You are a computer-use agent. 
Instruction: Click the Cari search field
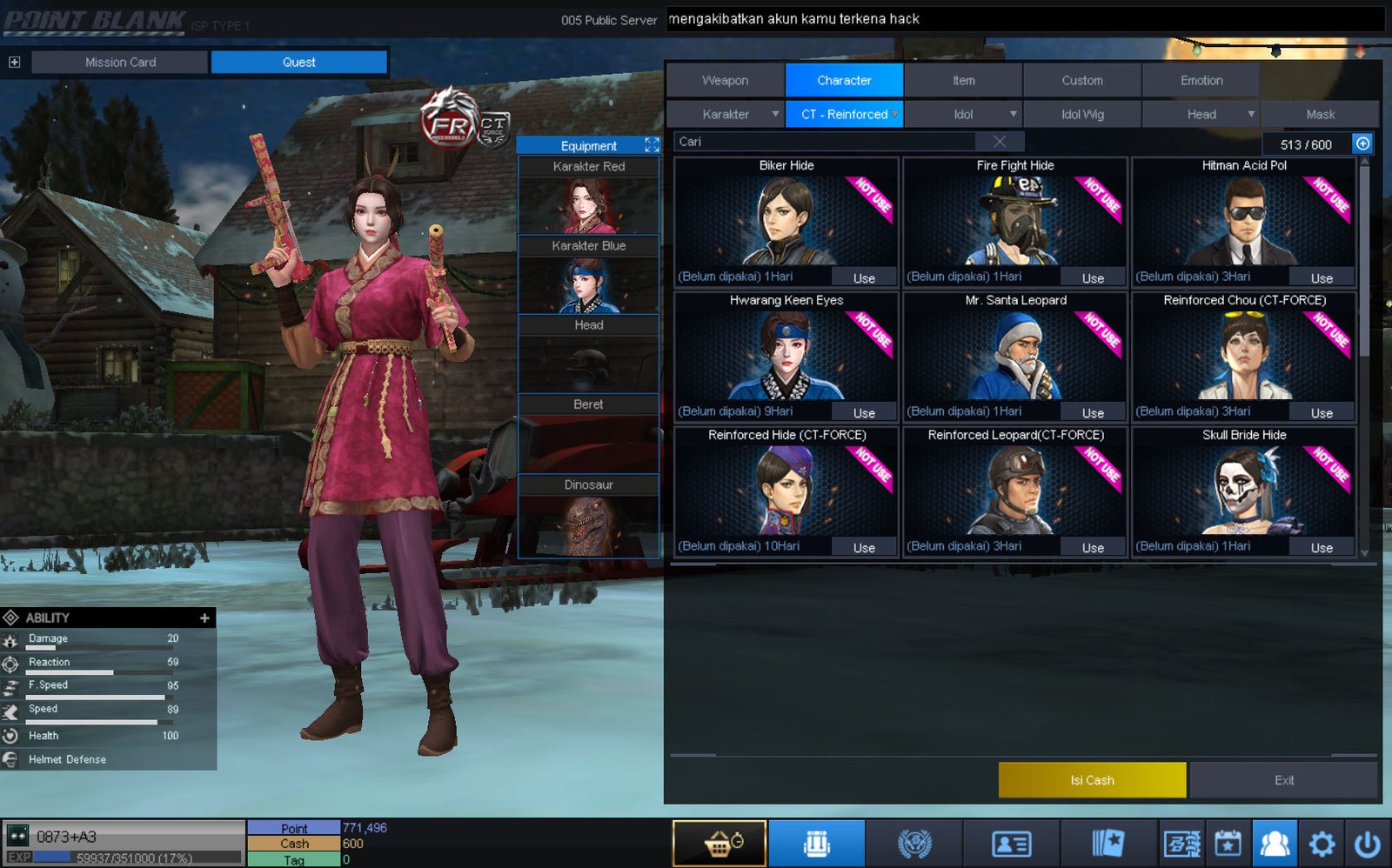click(826, 142)
